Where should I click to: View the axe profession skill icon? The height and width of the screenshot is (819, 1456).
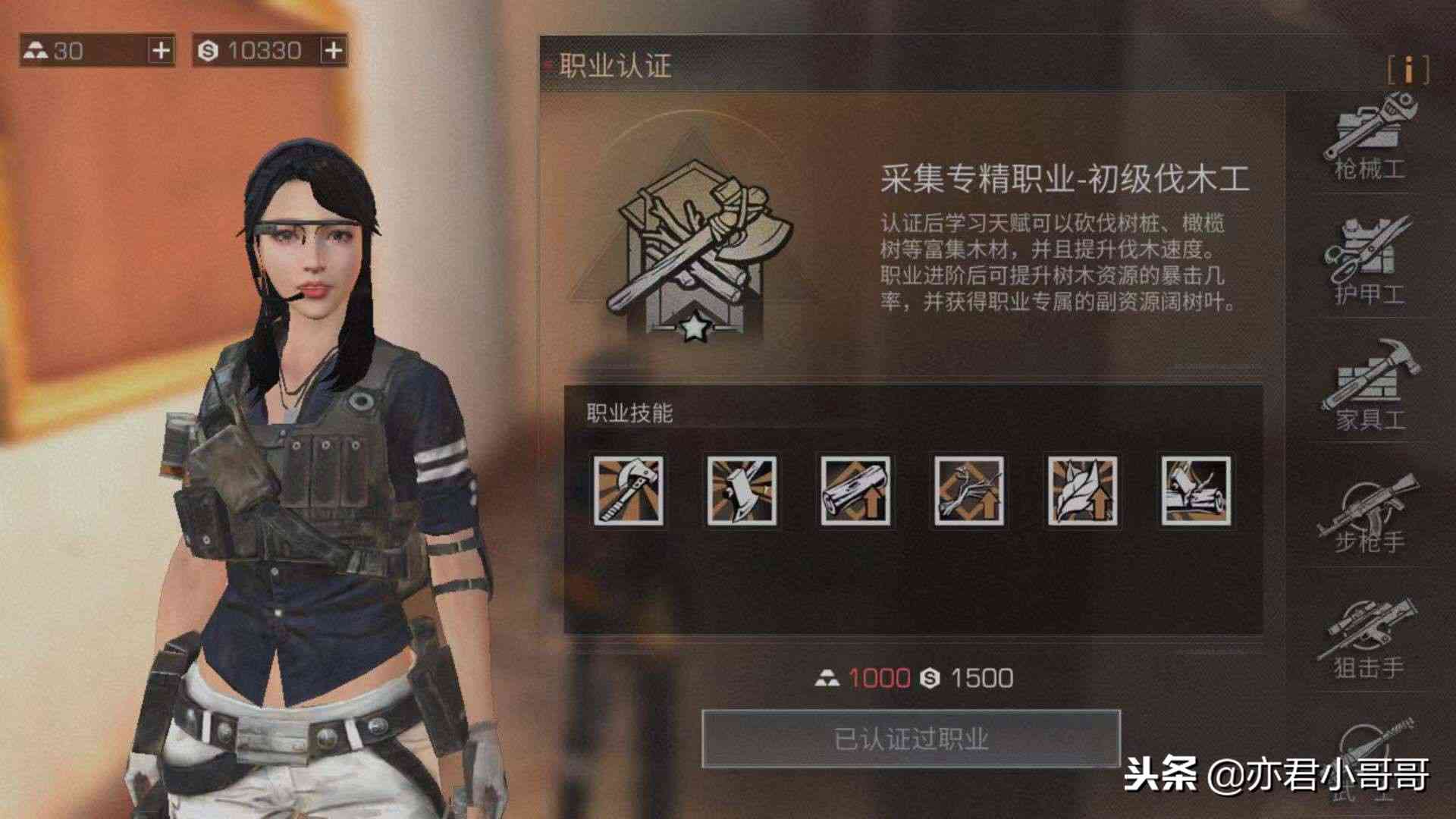click(x=628, y=491)
